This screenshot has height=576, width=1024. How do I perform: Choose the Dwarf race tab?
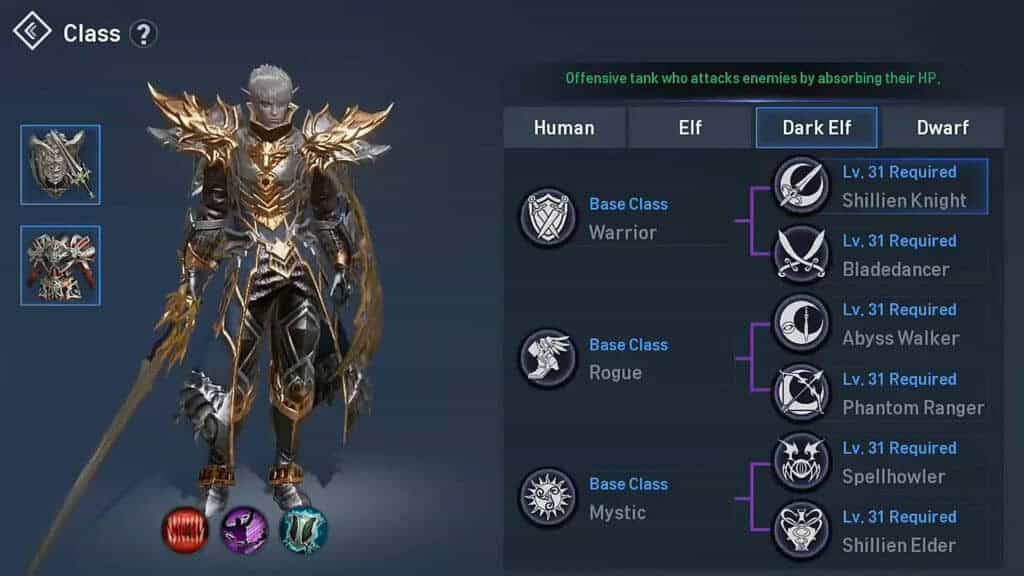[x=943, y=128]
